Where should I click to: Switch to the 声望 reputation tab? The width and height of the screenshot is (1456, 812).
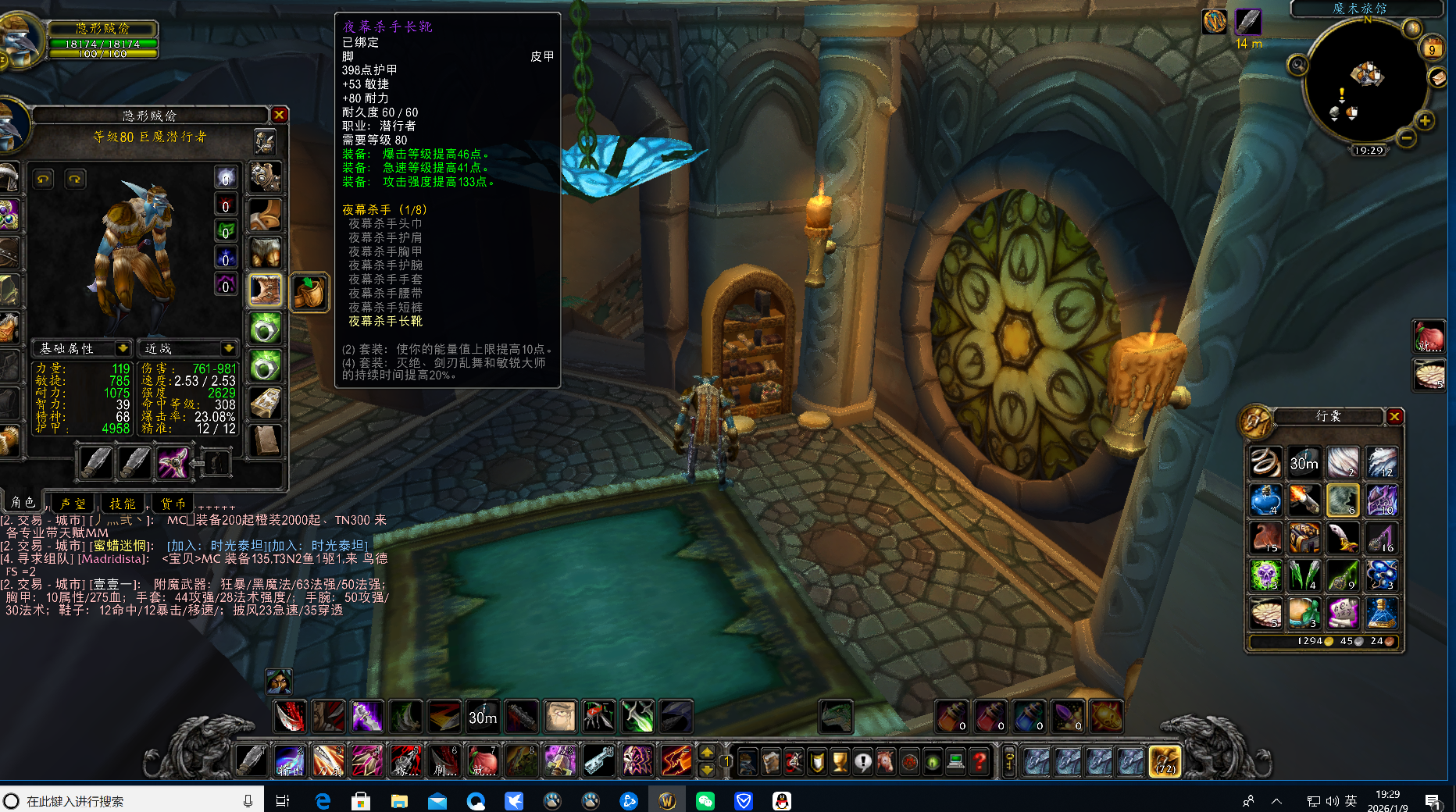tap(73, 504)
